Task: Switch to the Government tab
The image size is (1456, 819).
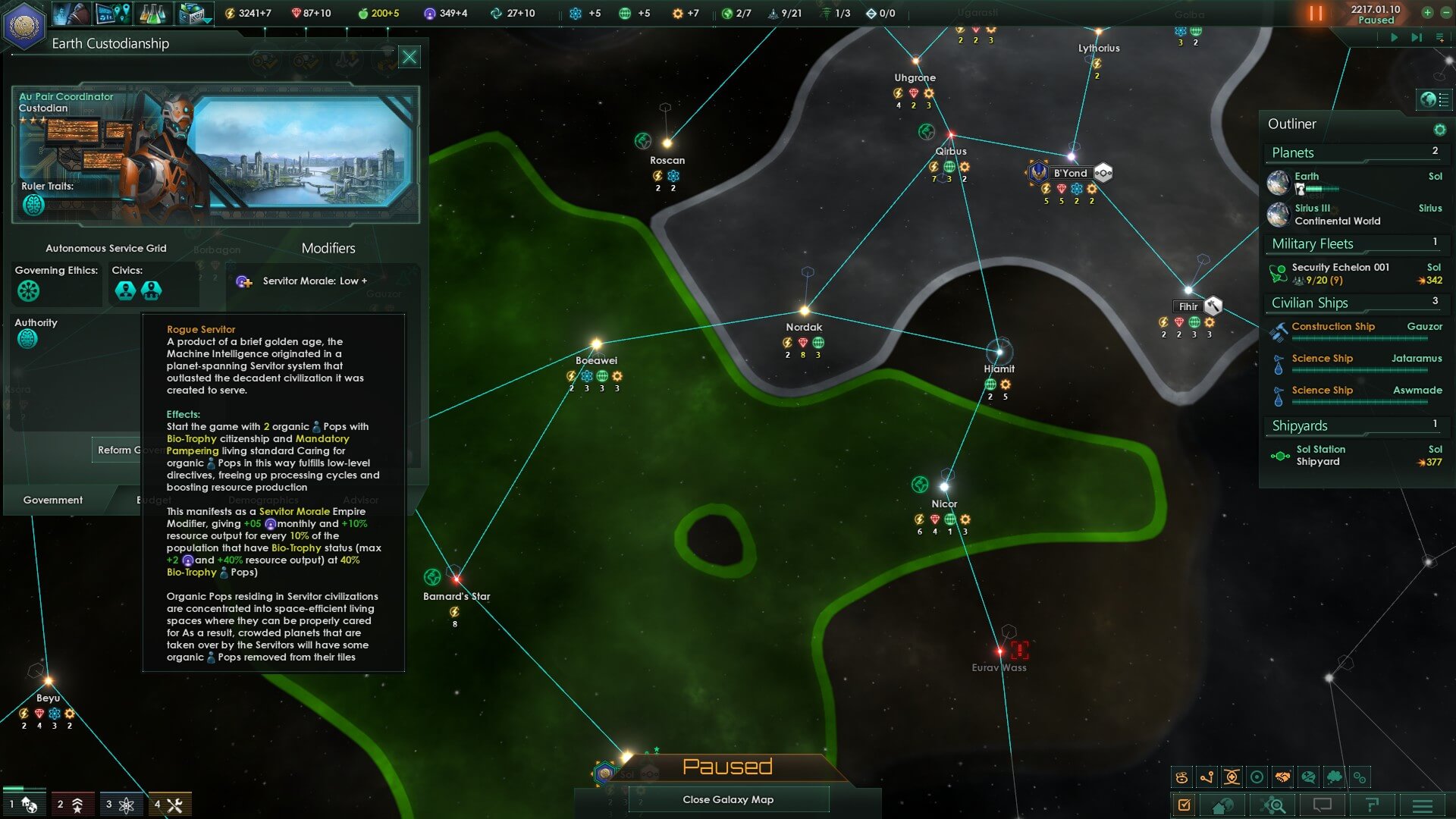Action: coord(53,500)
